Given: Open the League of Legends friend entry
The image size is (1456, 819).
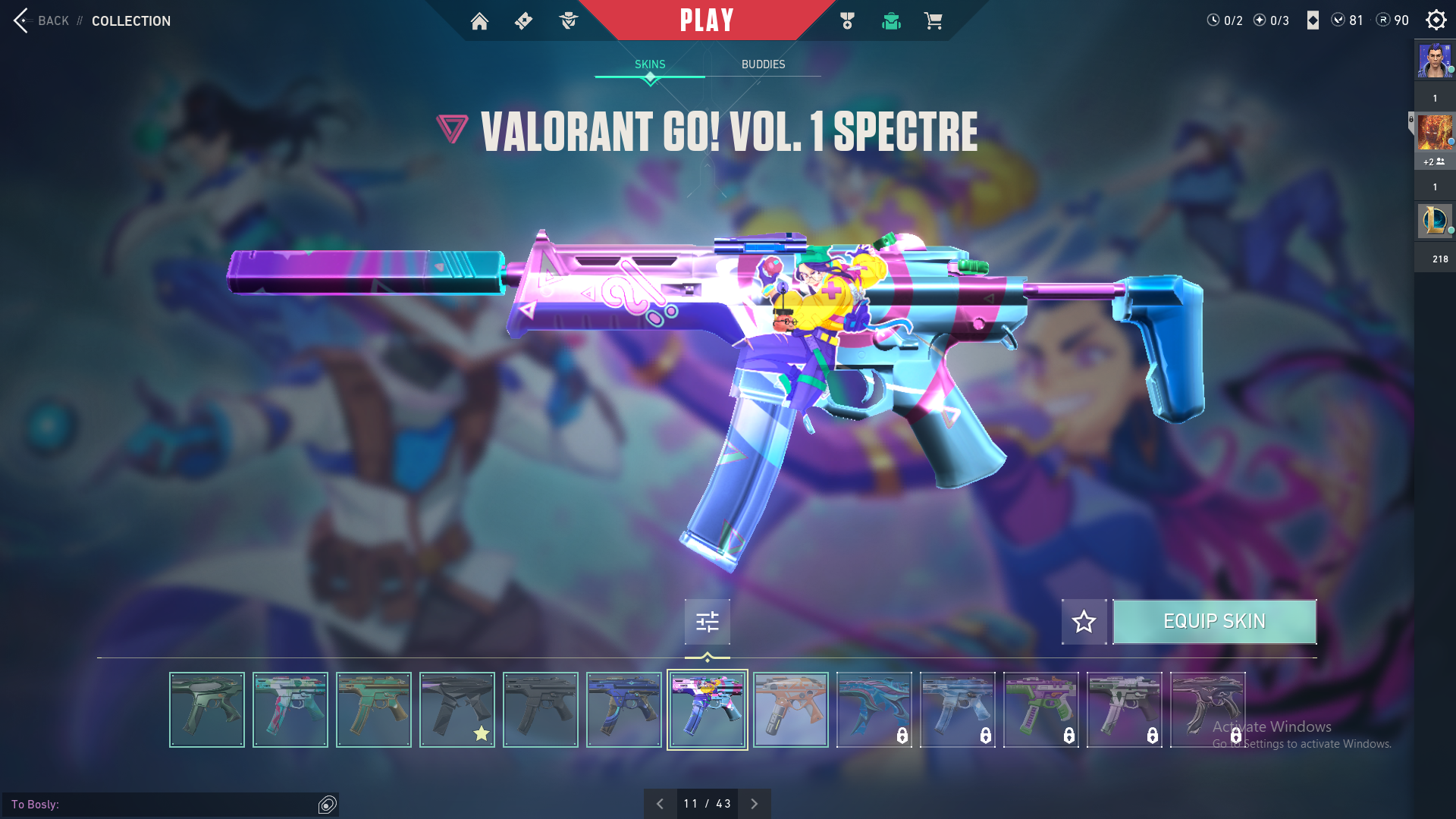Looking at the screenshot, I should [x=1435, y=221].
